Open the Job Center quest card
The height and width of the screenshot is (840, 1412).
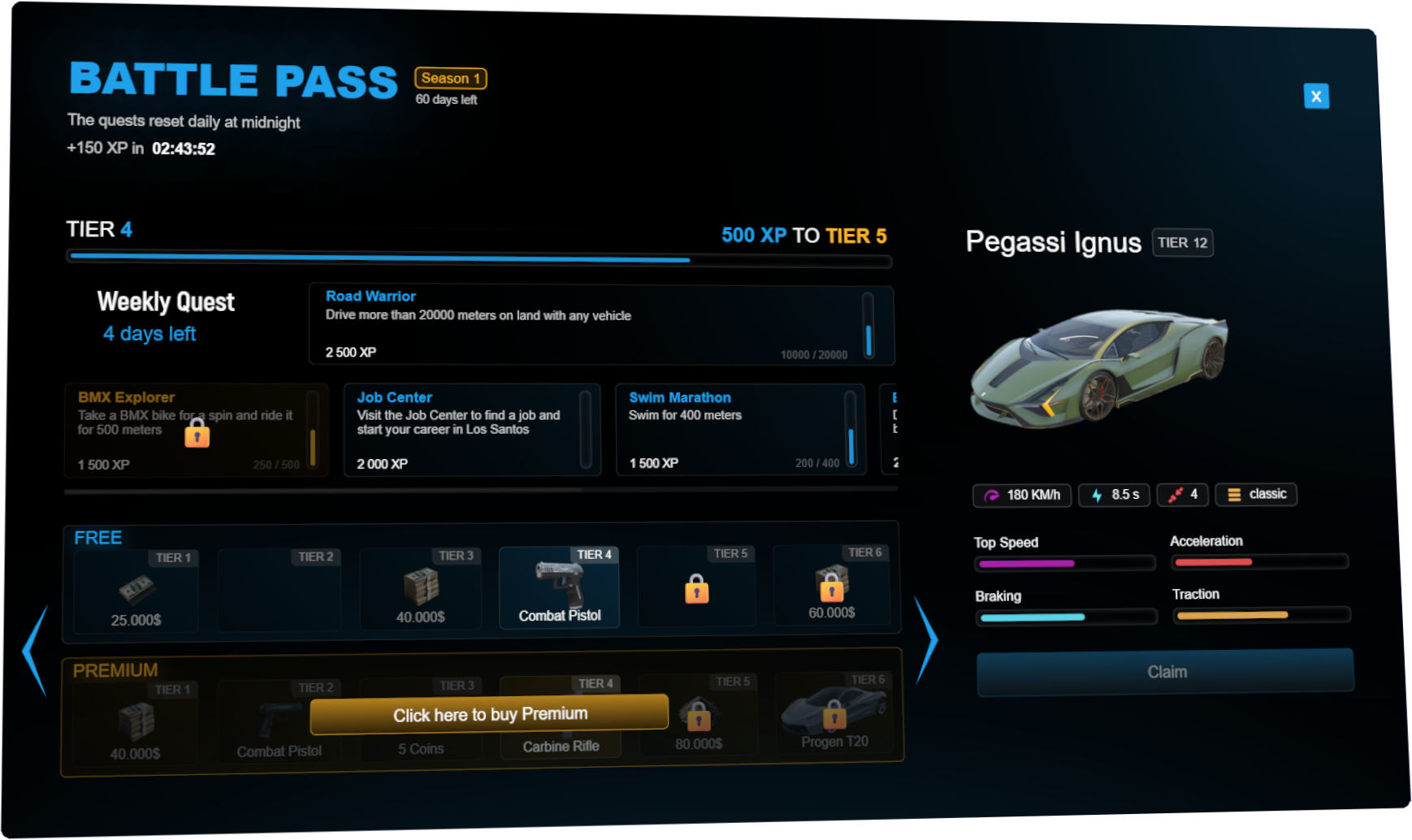coord(471,430)
